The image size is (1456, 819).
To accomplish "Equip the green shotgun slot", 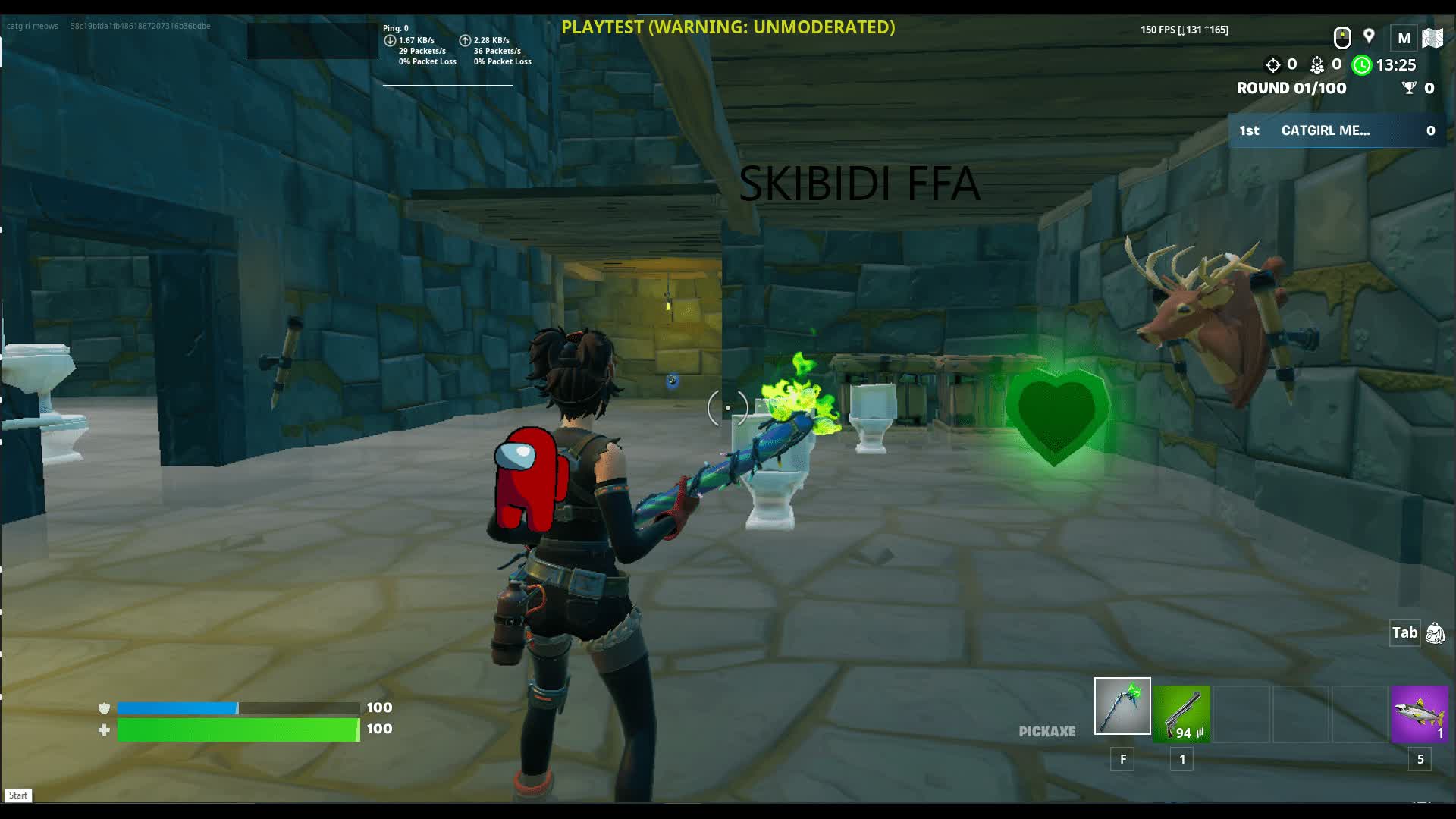I will 1181,714.
